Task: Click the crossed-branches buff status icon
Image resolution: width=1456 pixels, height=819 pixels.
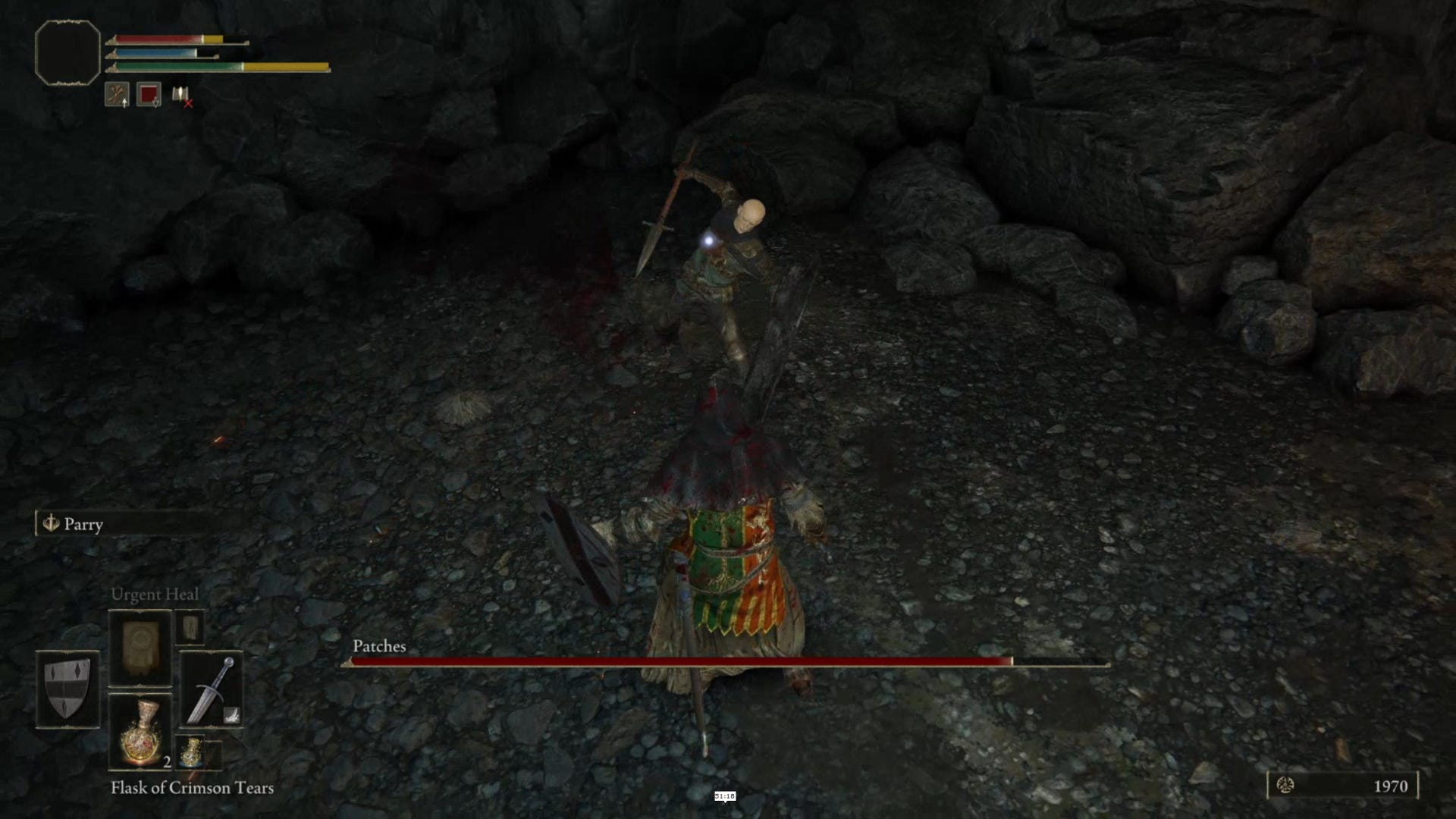Action: (117, 95)
